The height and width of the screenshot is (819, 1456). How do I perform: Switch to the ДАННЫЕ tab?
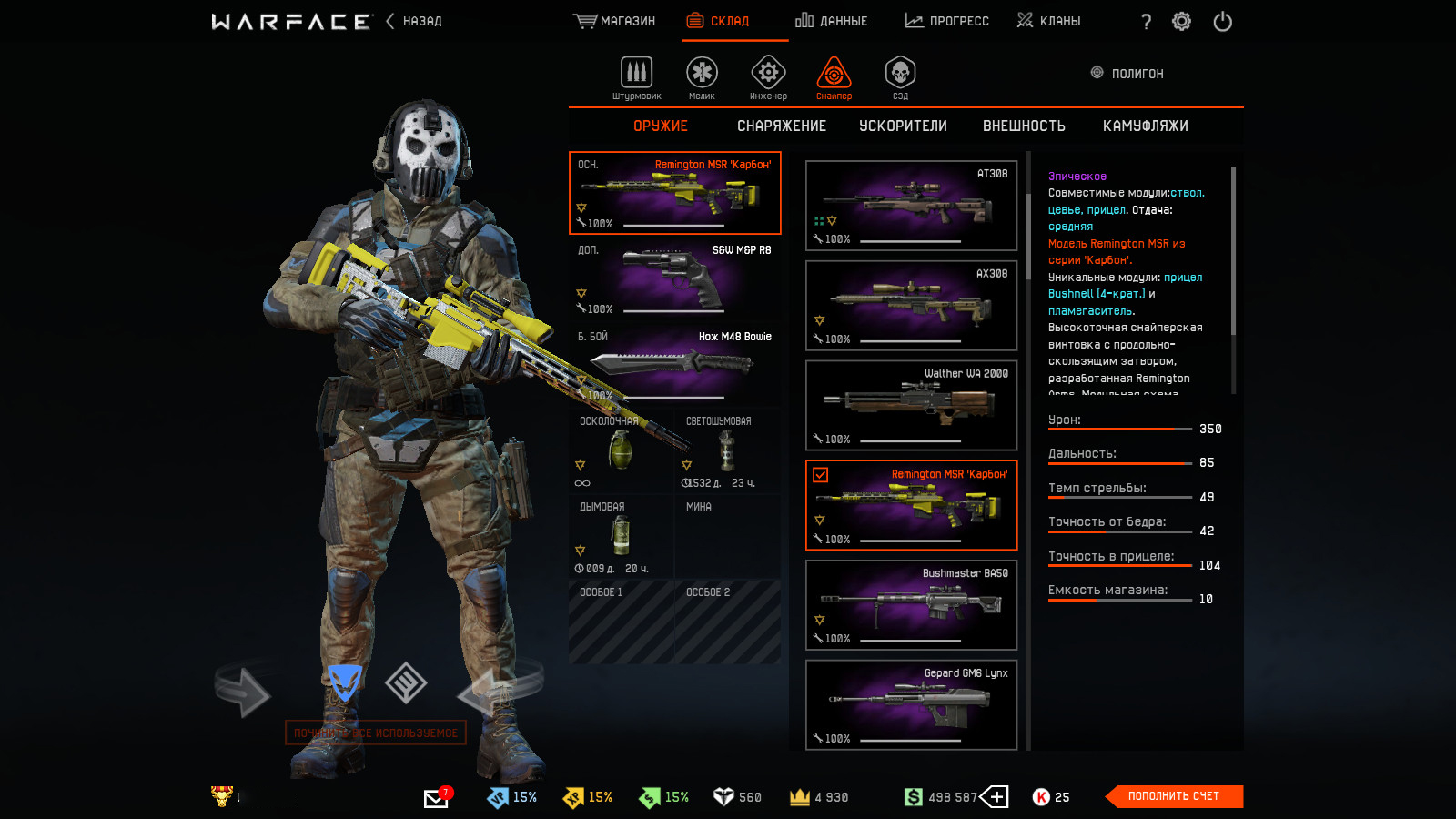click(x=832, y=21)
